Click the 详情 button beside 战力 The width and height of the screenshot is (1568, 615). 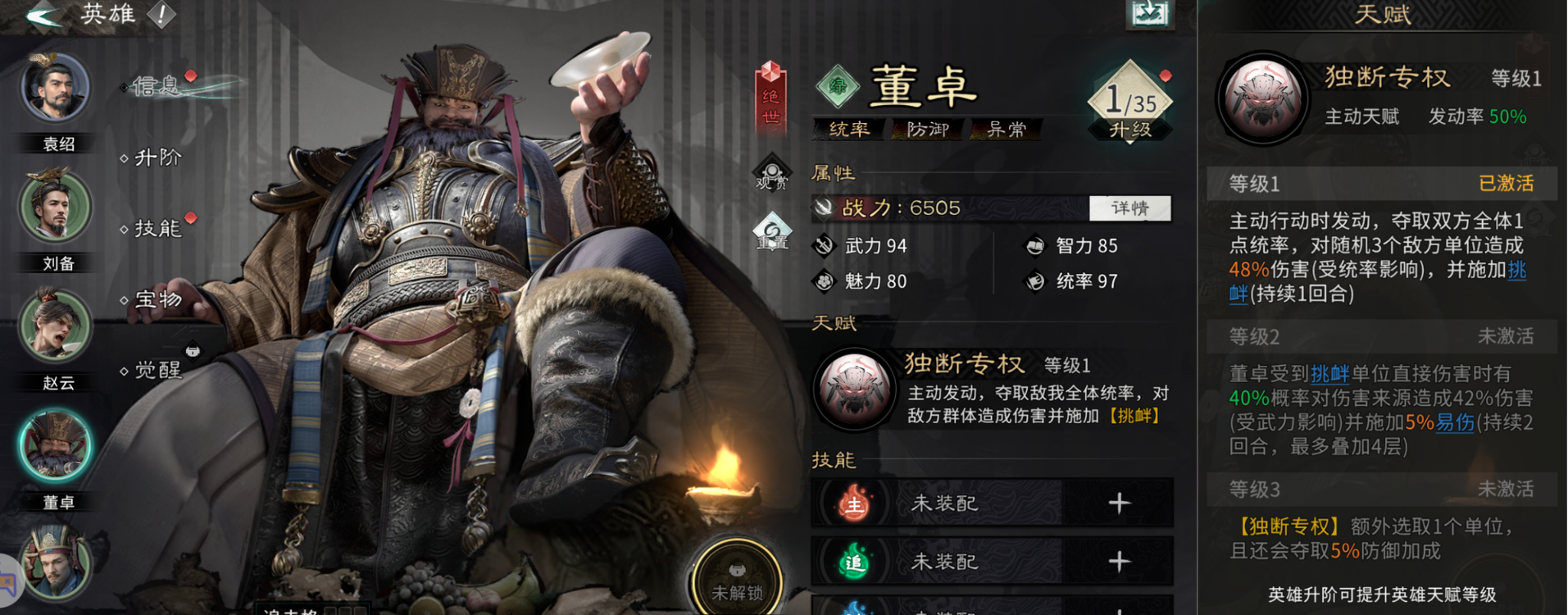[1130, 207]
